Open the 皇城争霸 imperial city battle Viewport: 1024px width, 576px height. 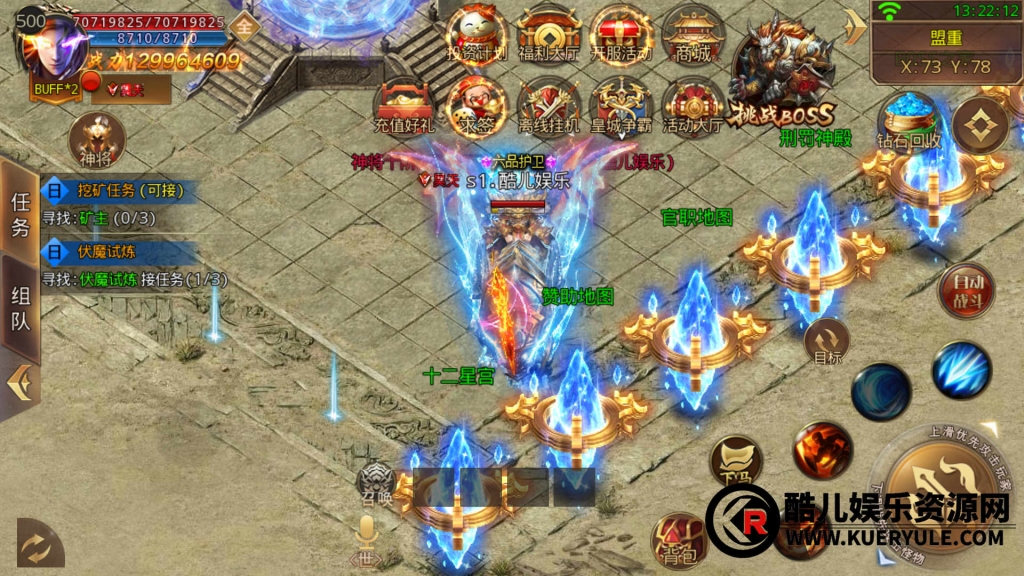click(620, 105)
